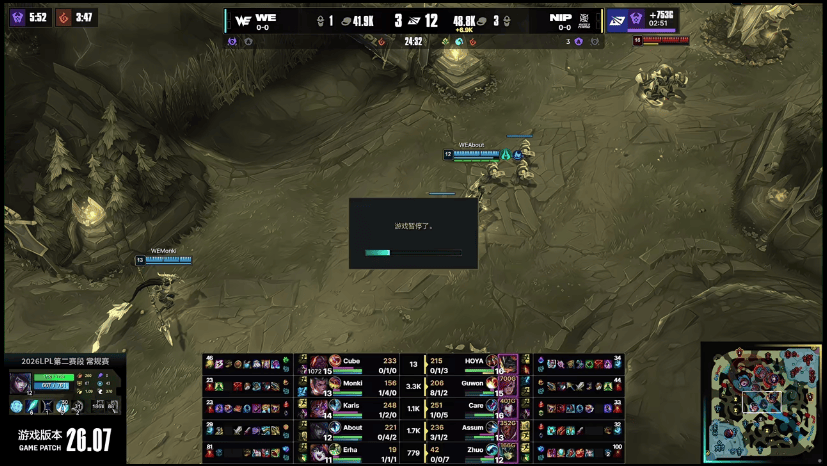Screen dimensions: 827x466
Task: Select Cube's row in the scoreboard
Action: point(363,364)
